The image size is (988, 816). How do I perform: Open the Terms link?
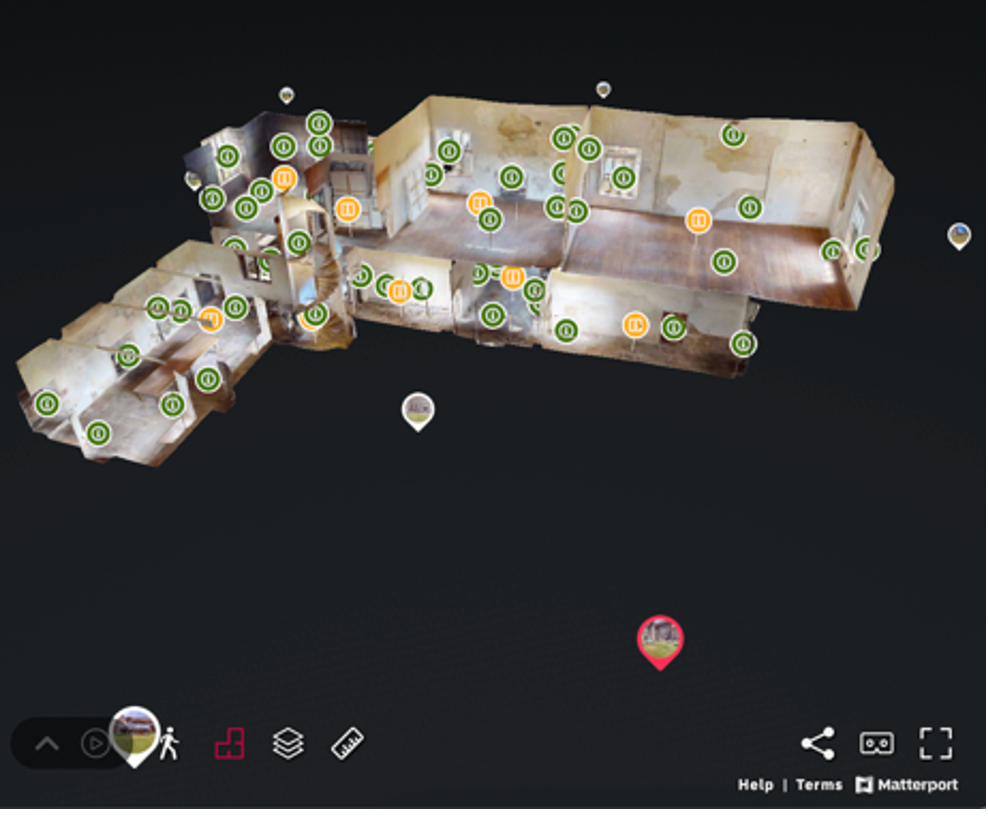(819, 785)
